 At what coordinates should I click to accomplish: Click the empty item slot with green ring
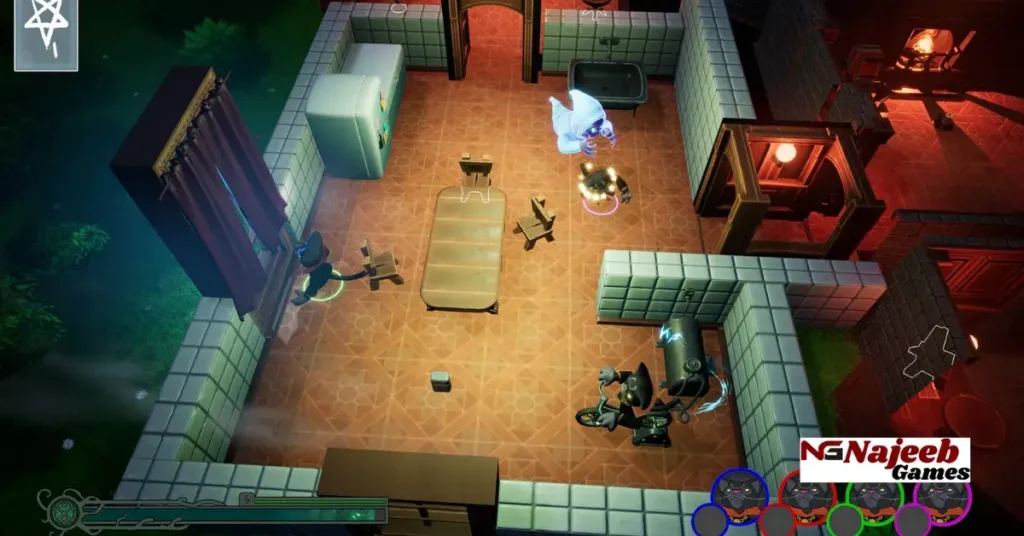click(845, 521)
